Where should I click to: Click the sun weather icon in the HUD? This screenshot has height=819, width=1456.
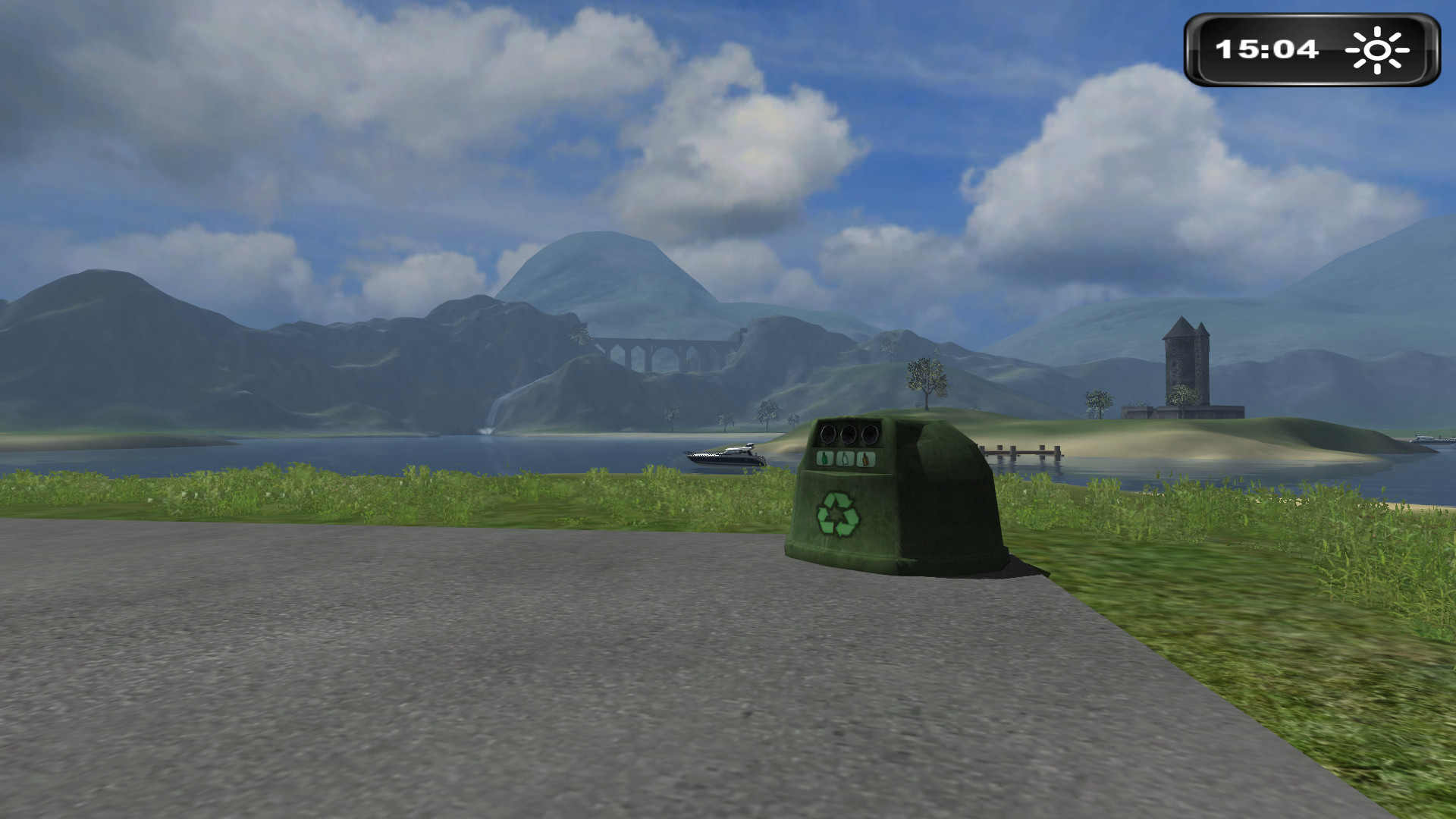(x=1377, y=50)
